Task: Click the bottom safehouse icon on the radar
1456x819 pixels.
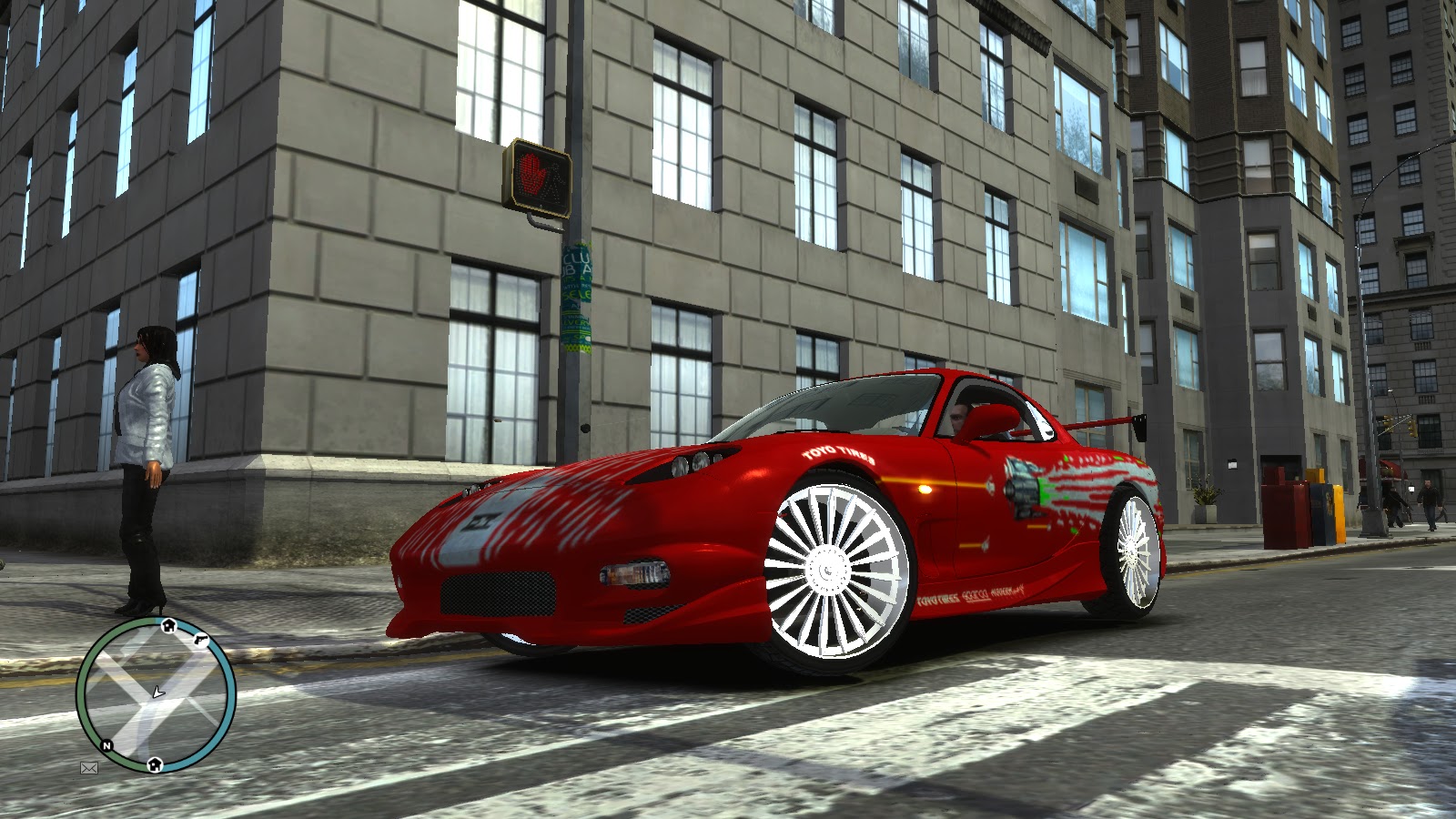Action: [x=155, y=766]
